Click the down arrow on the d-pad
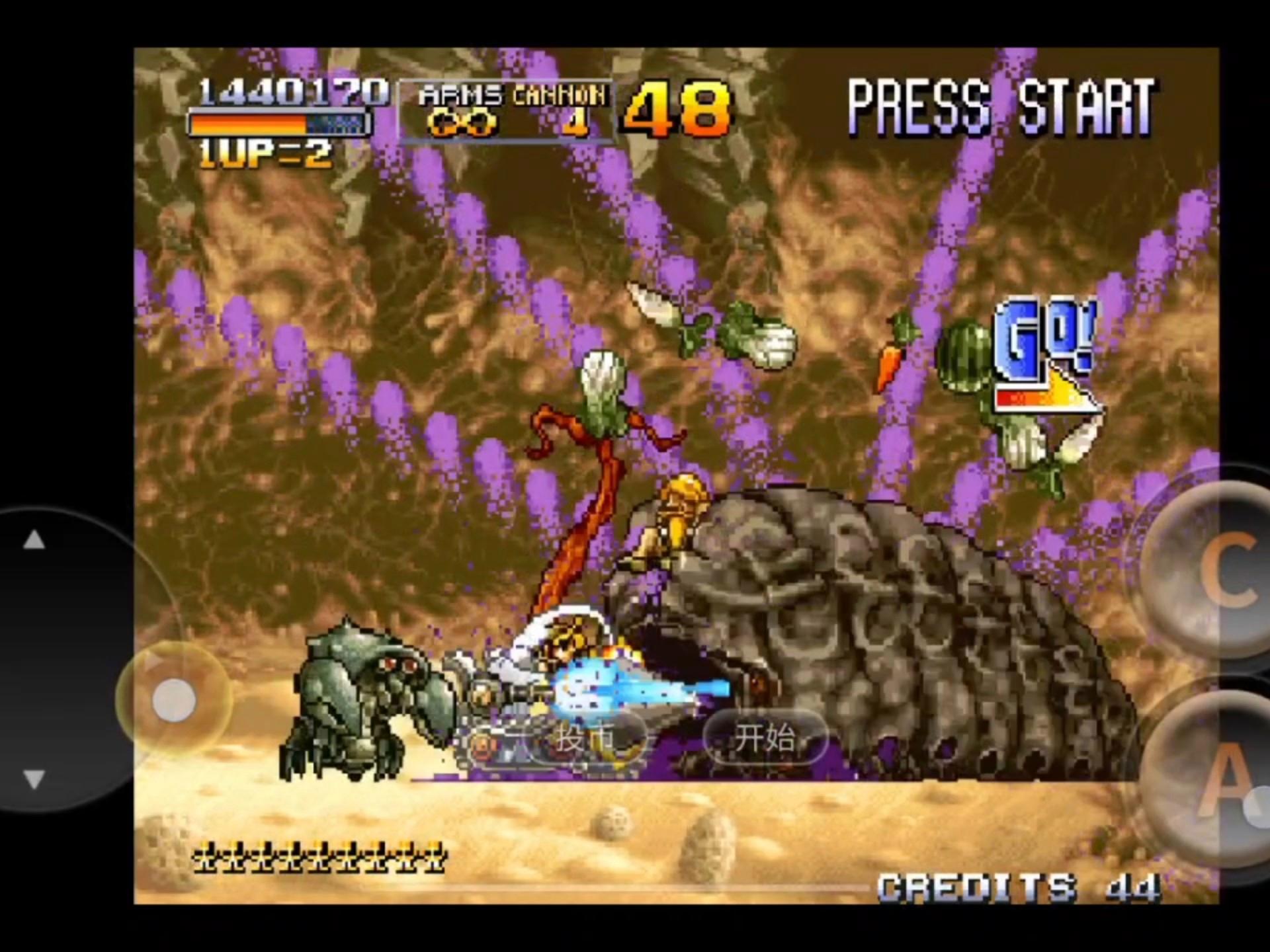 tap(34, 779)
